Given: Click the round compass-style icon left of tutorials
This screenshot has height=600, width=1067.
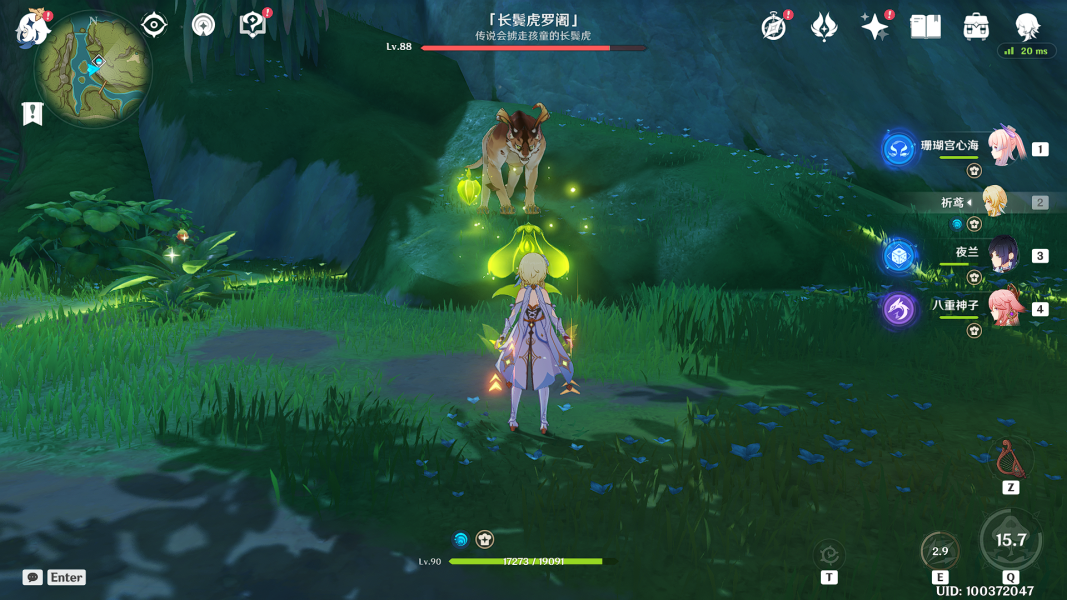Looking at the screenshot, I should point(203,25).
